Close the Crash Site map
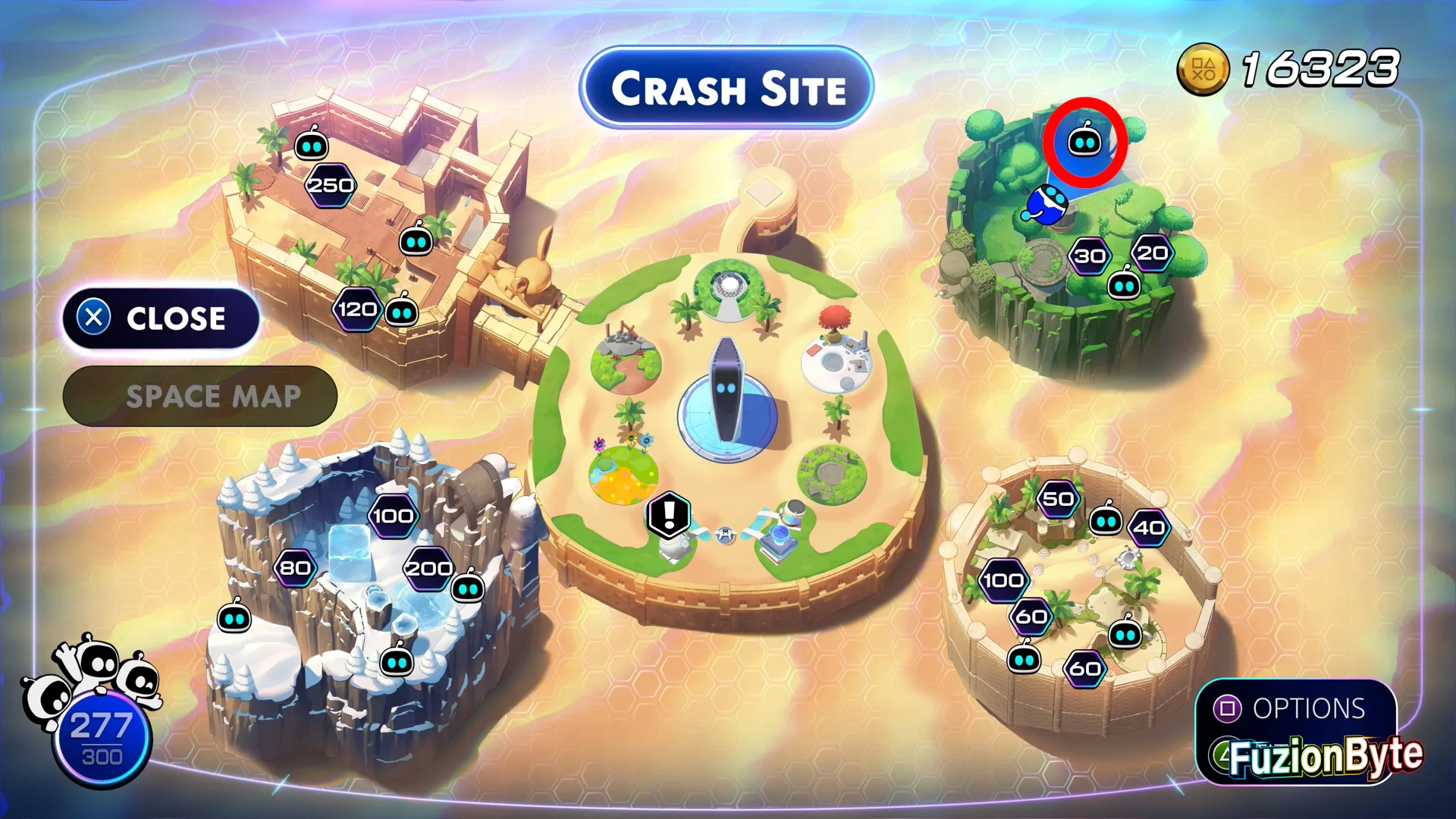Image resolution: width=1456 pixels, height=819 pixels. click(x=161, y=318)
